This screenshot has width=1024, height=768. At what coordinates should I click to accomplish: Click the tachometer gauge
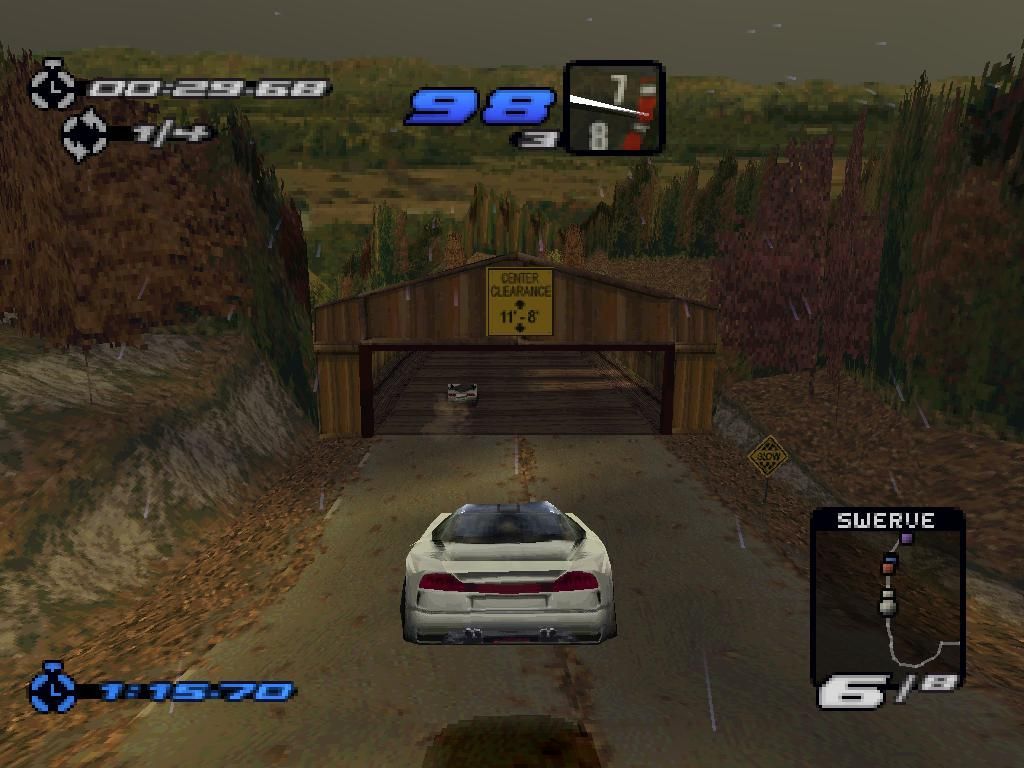(x=614, y=107)
